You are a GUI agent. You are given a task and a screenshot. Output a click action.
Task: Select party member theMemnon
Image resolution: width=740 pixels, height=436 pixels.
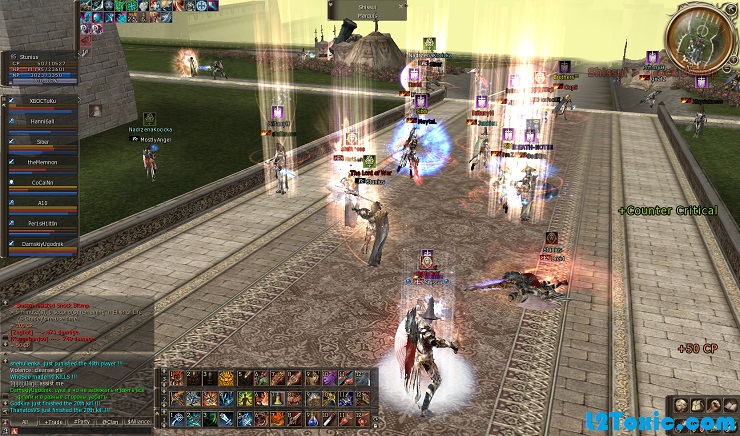(40, 162)
